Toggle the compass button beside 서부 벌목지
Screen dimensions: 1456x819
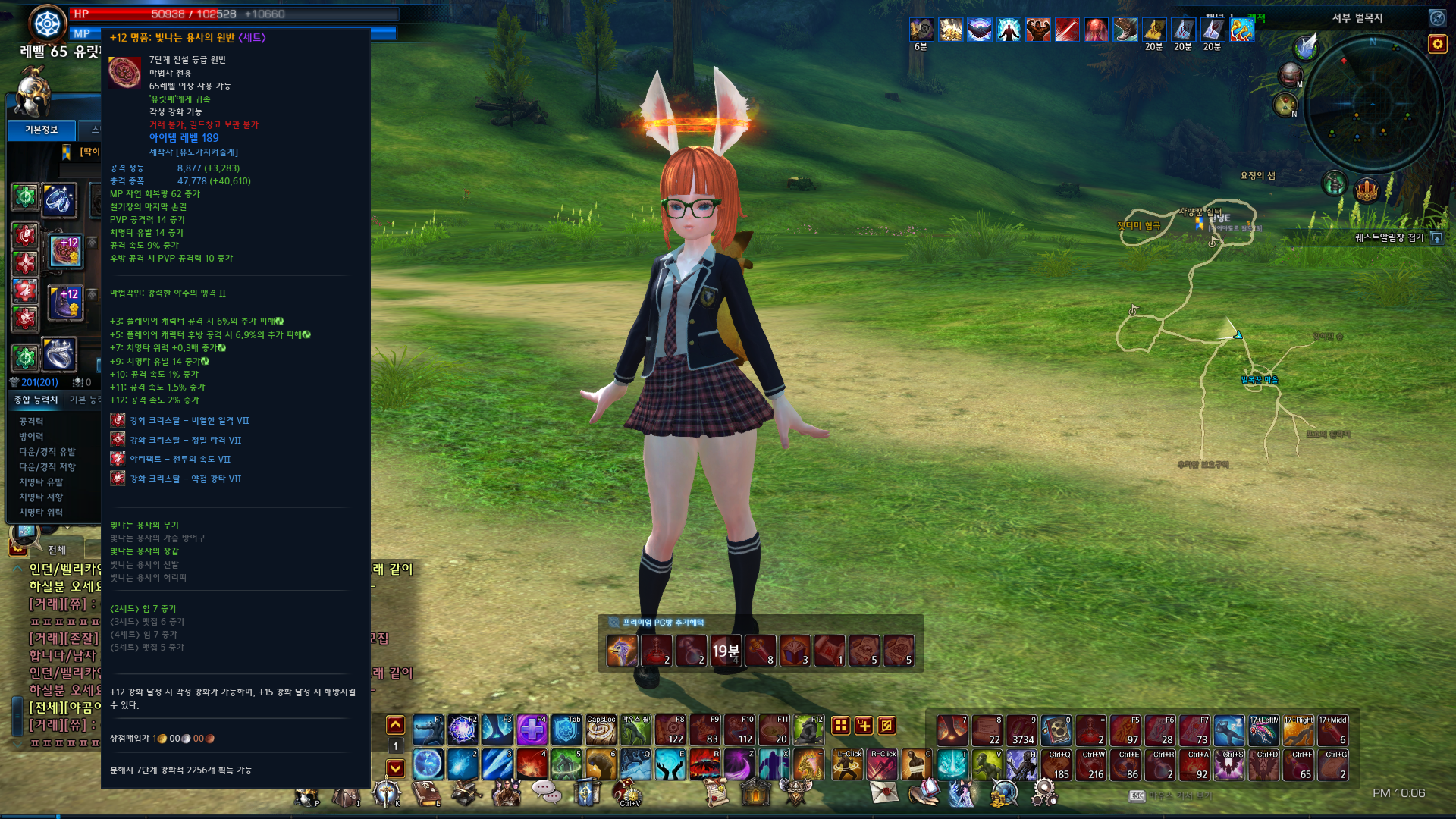(x=1437, y=17)
